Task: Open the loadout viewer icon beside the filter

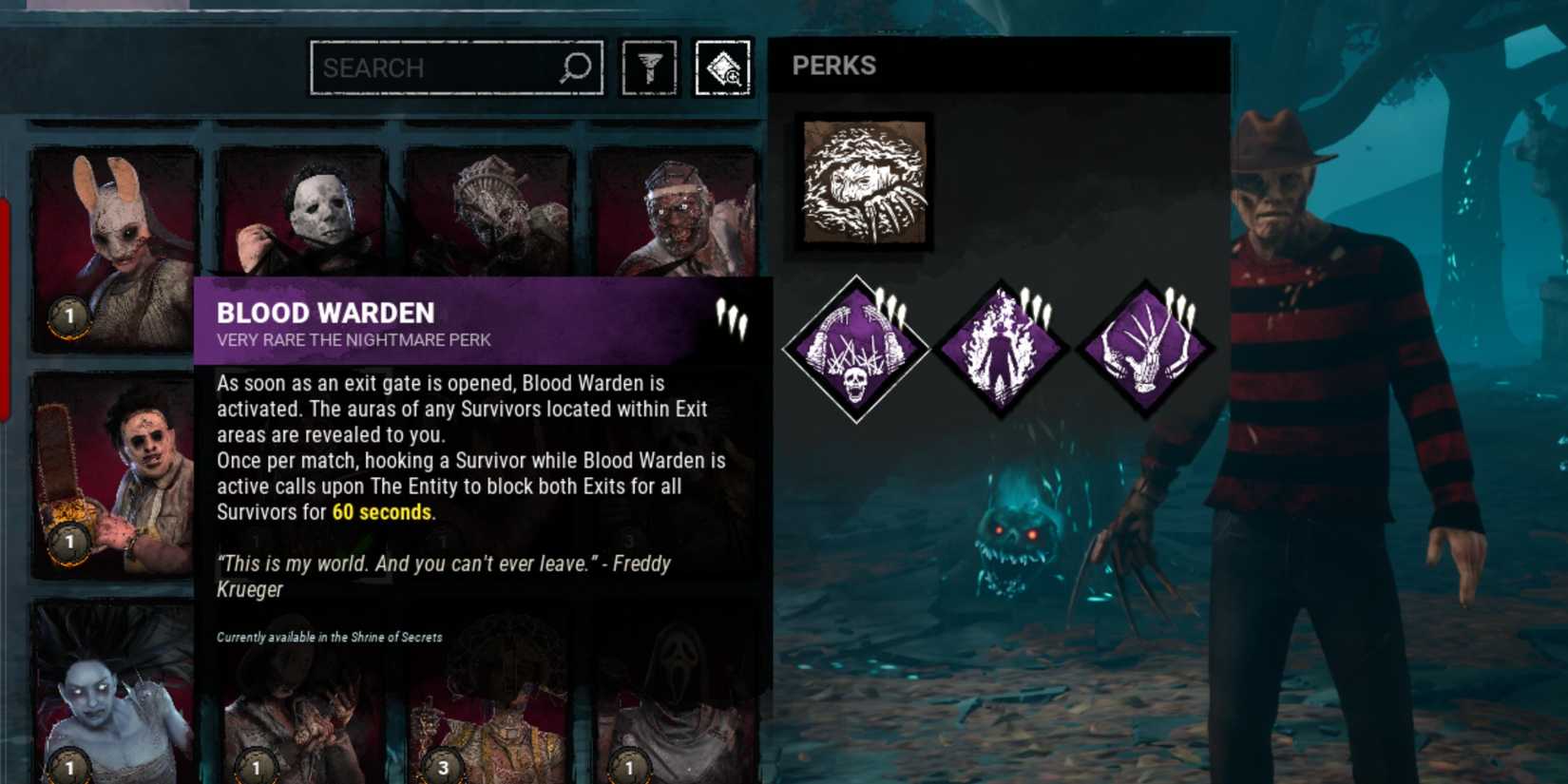Action: [724, 67]
